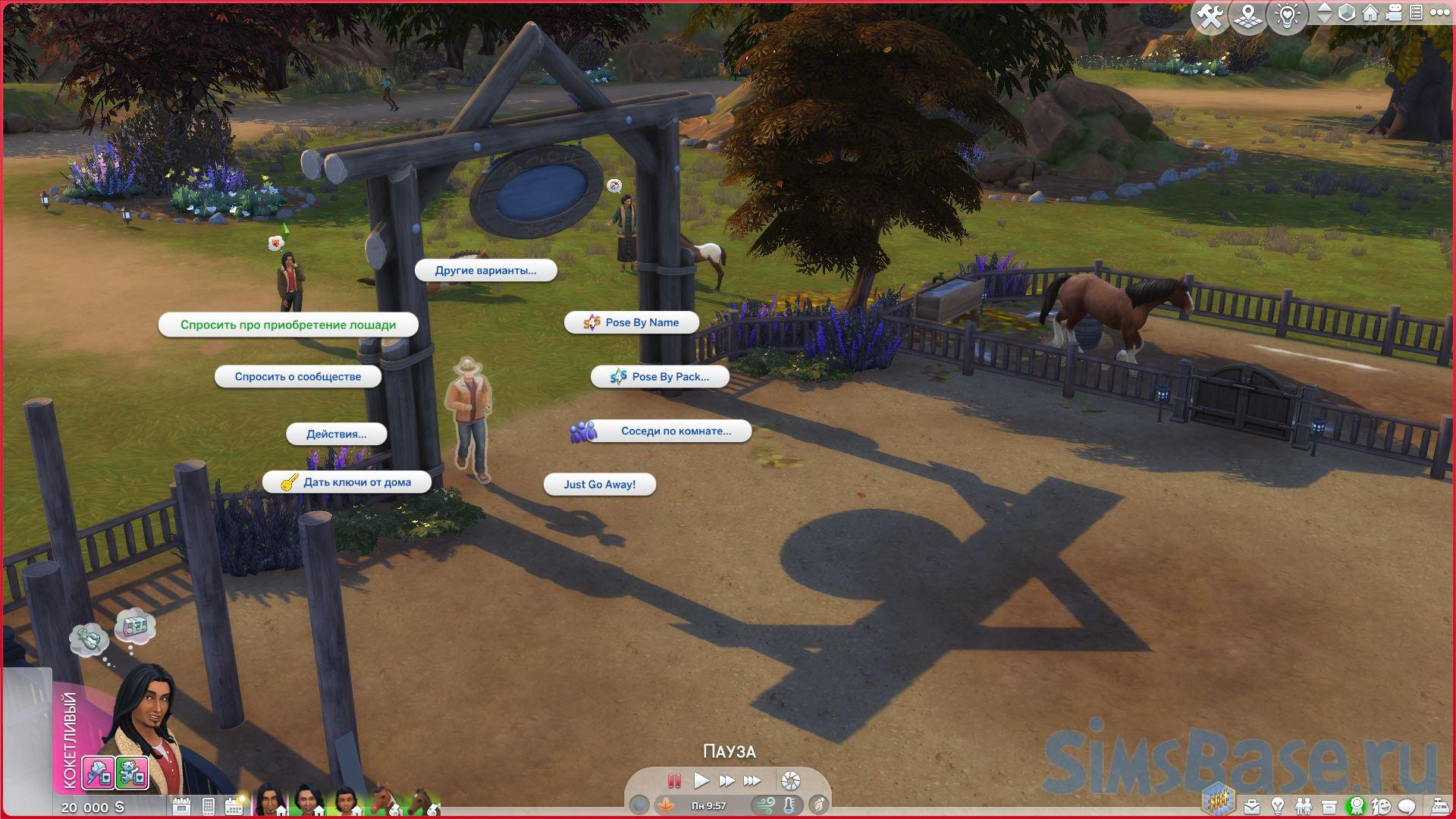This screenshot has width=1456, height=819.
Task: Open the world map pin icon
Action: (1248, 16)
